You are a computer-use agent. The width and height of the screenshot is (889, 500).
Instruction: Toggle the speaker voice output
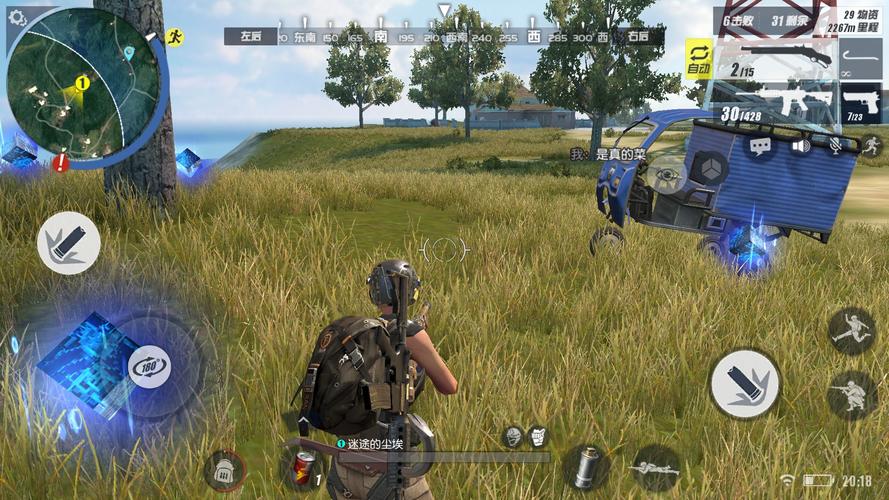[801, 146]
